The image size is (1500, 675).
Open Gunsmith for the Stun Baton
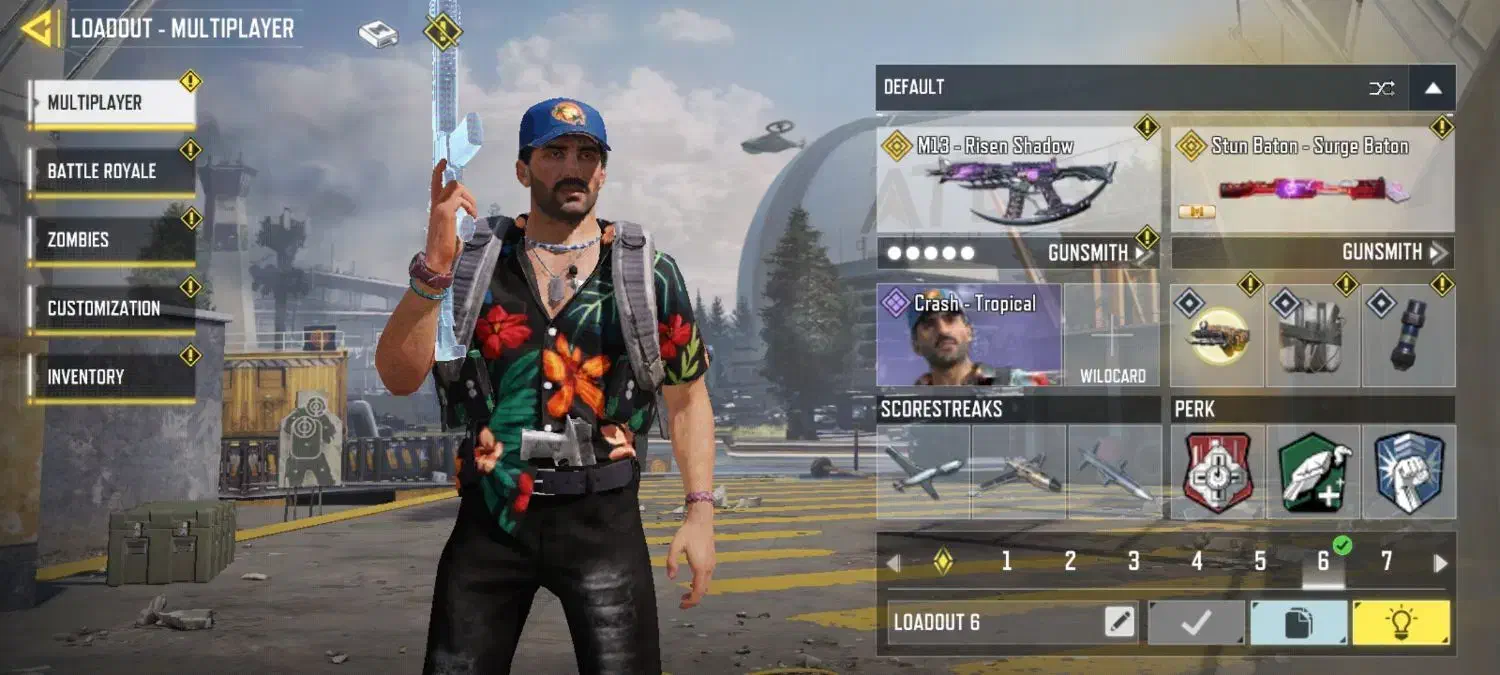pyautogui.click(x=1392, y=253)
